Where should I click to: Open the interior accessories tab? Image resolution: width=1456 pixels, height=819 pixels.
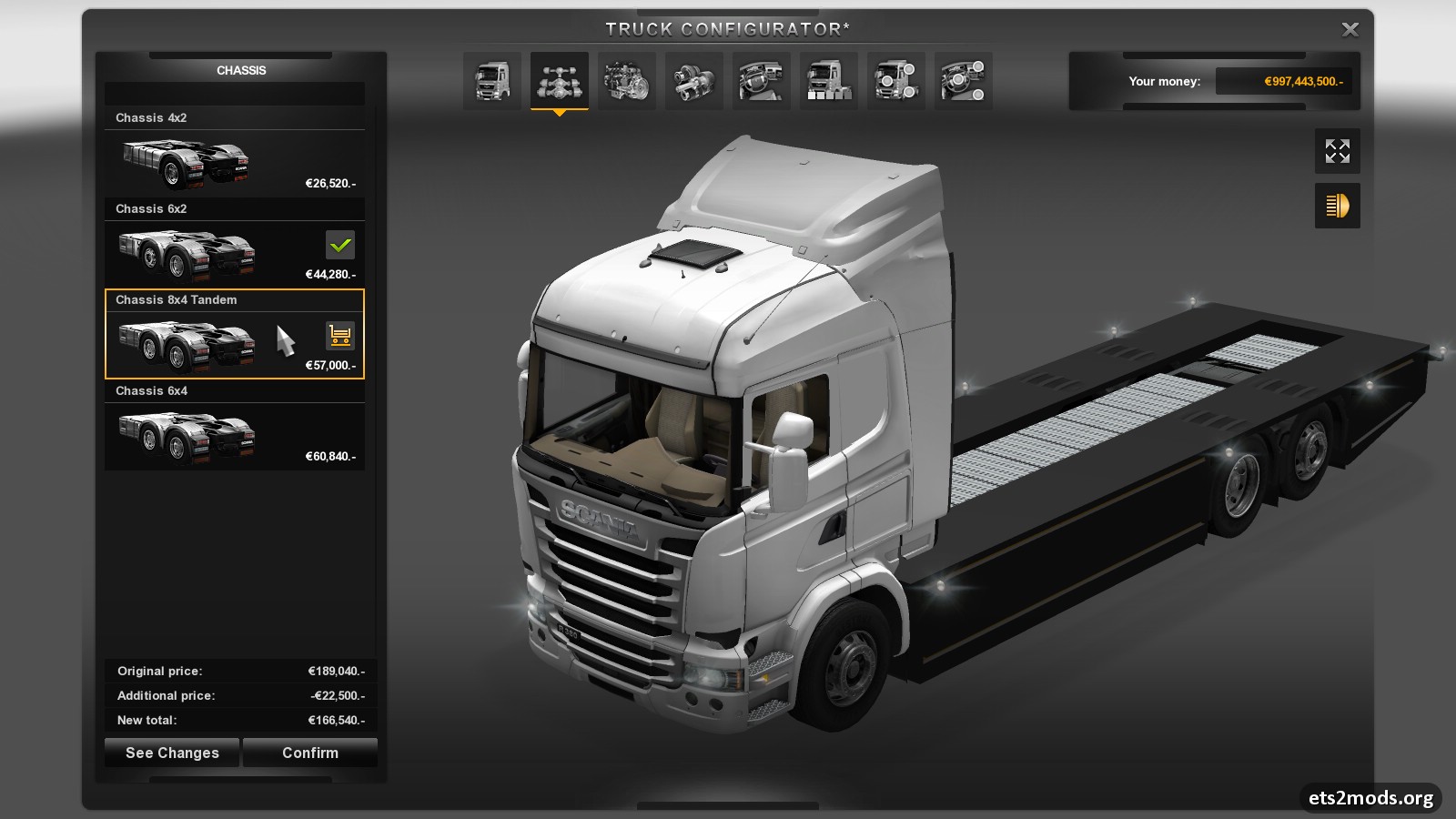[x=964, y=81]
